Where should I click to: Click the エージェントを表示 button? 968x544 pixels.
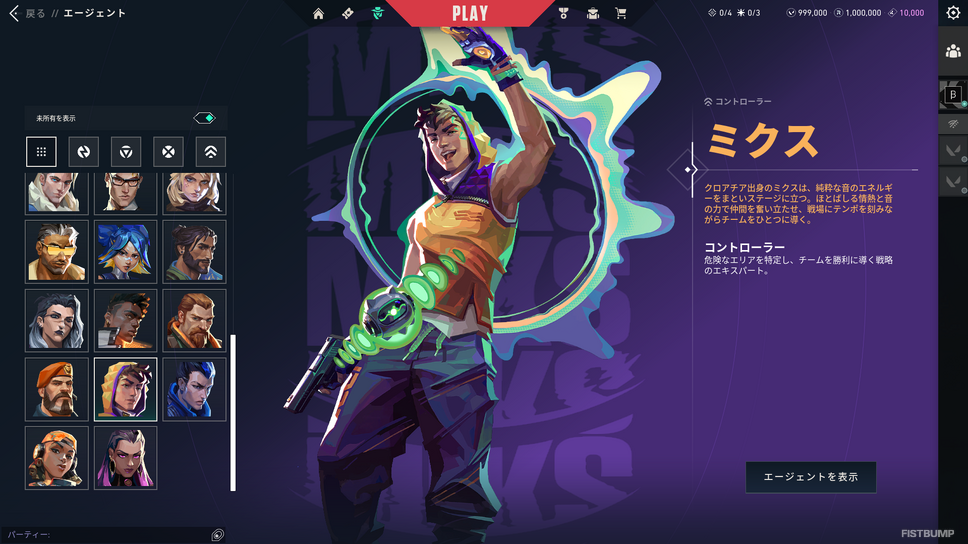coord(810,477)
